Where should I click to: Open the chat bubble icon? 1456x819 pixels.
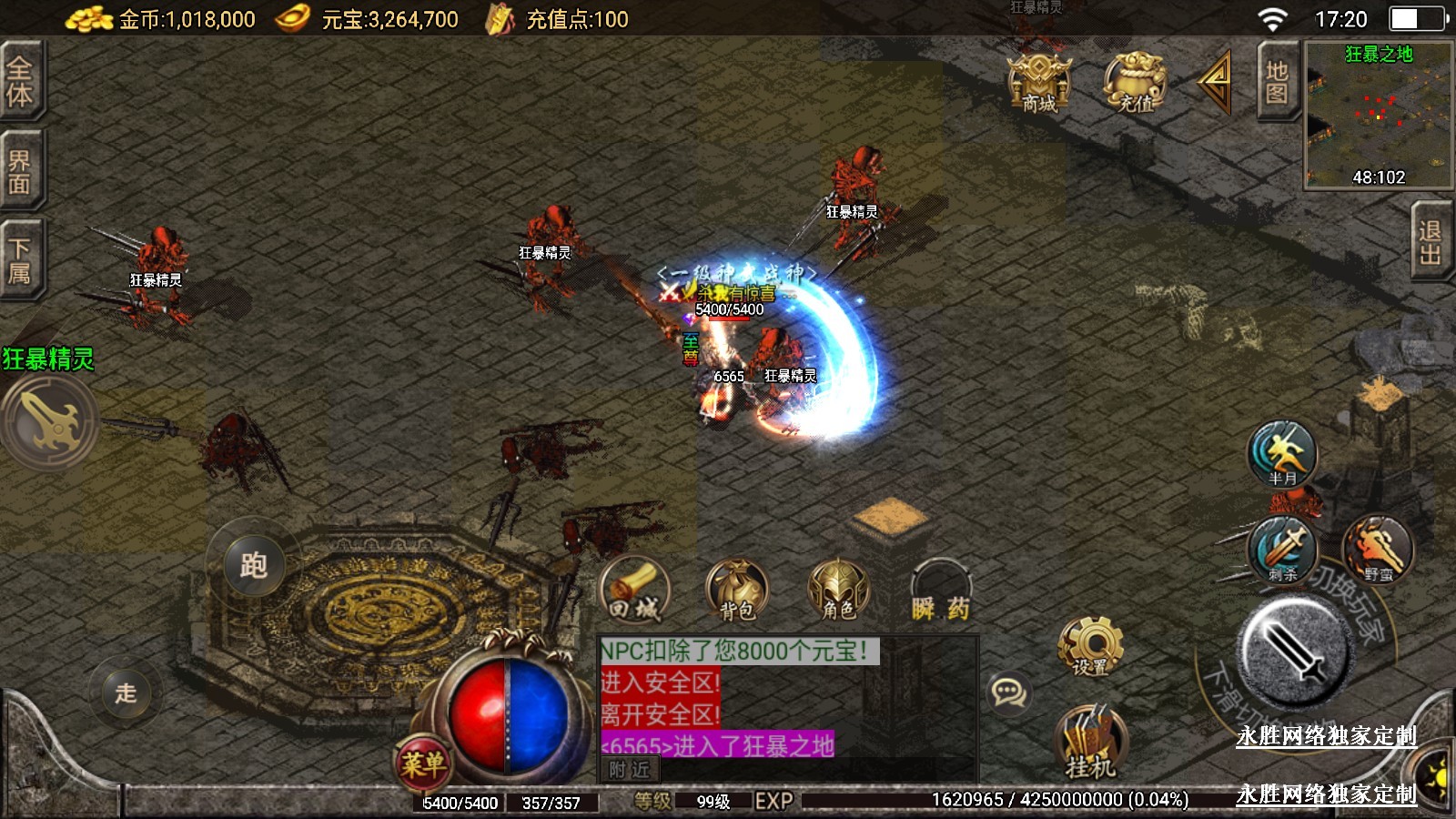click(x=1008, y=693)
